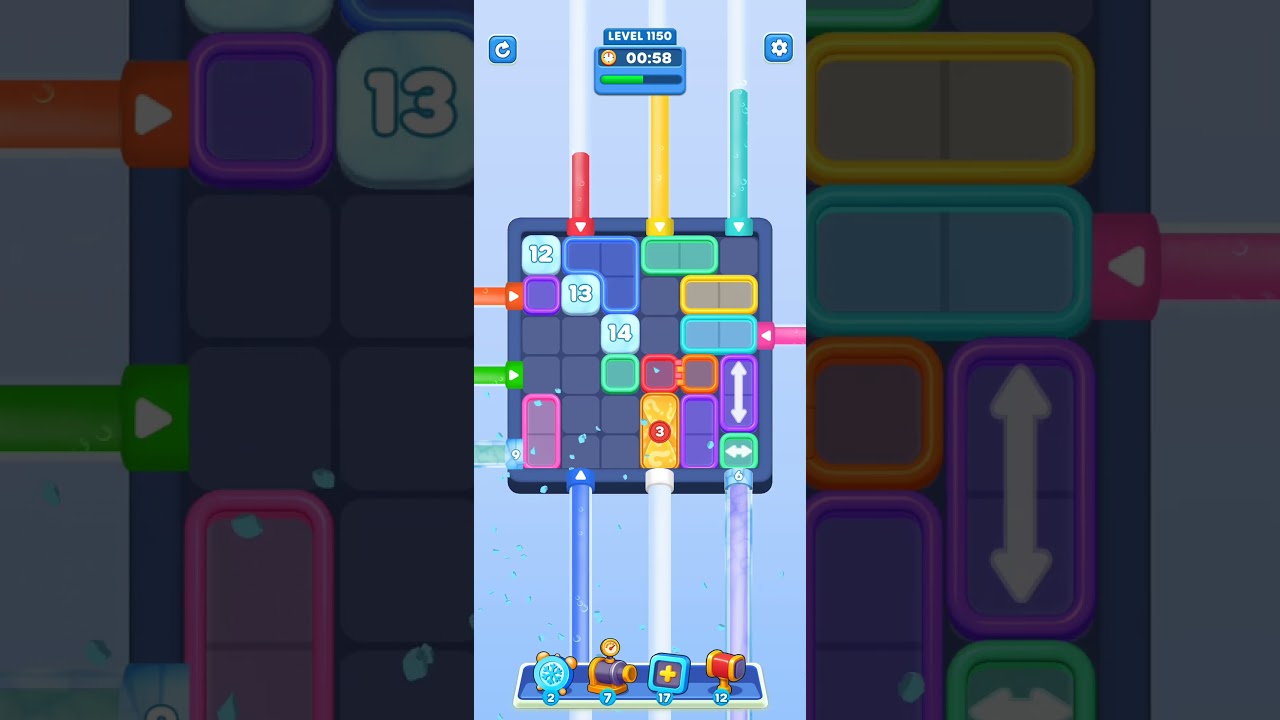
Task: Tap the yellow pipe arrow entering the board
Action: [659, 225]
